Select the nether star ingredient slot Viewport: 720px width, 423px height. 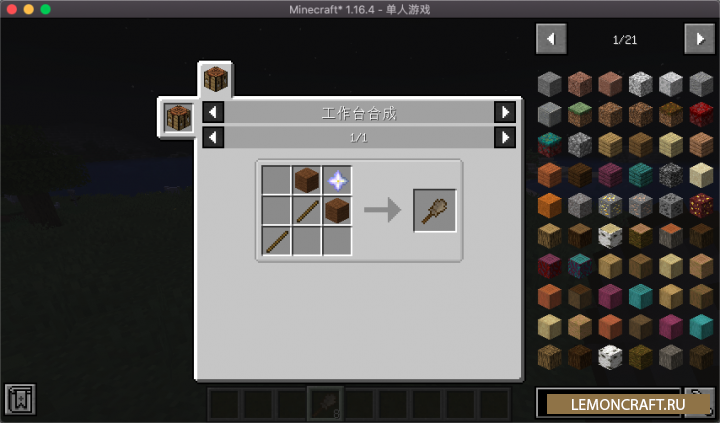pos(337,180)
